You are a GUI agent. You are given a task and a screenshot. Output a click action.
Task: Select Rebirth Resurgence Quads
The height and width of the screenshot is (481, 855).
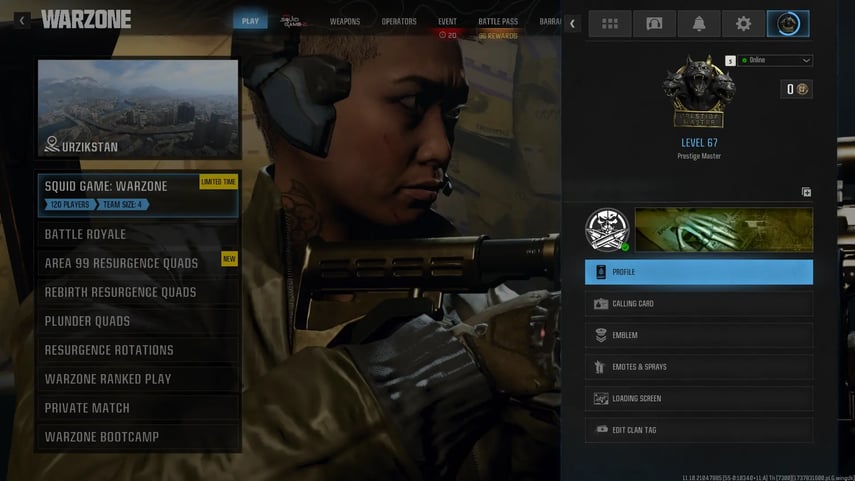[x=137, y=292]
